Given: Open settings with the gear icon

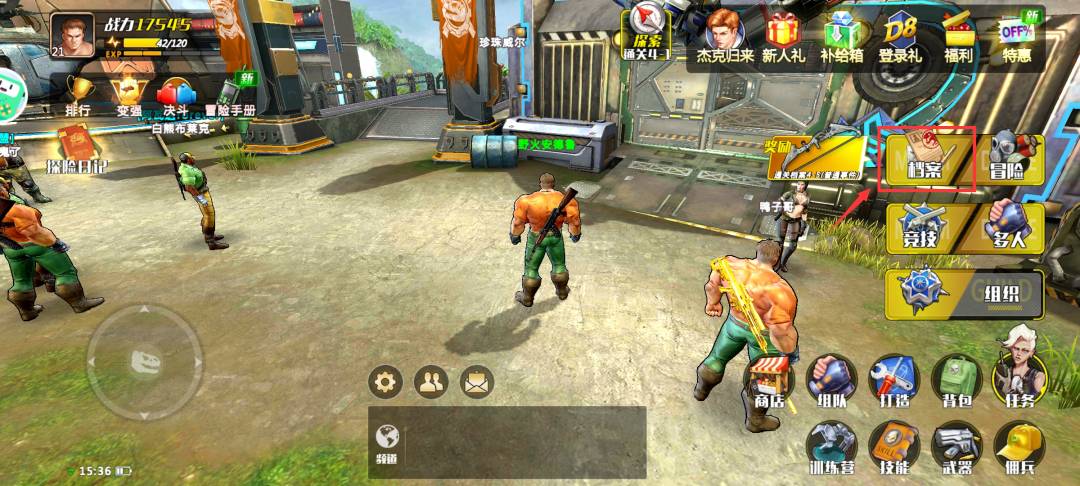Looking at the screenshot, I should coord(385,381).
